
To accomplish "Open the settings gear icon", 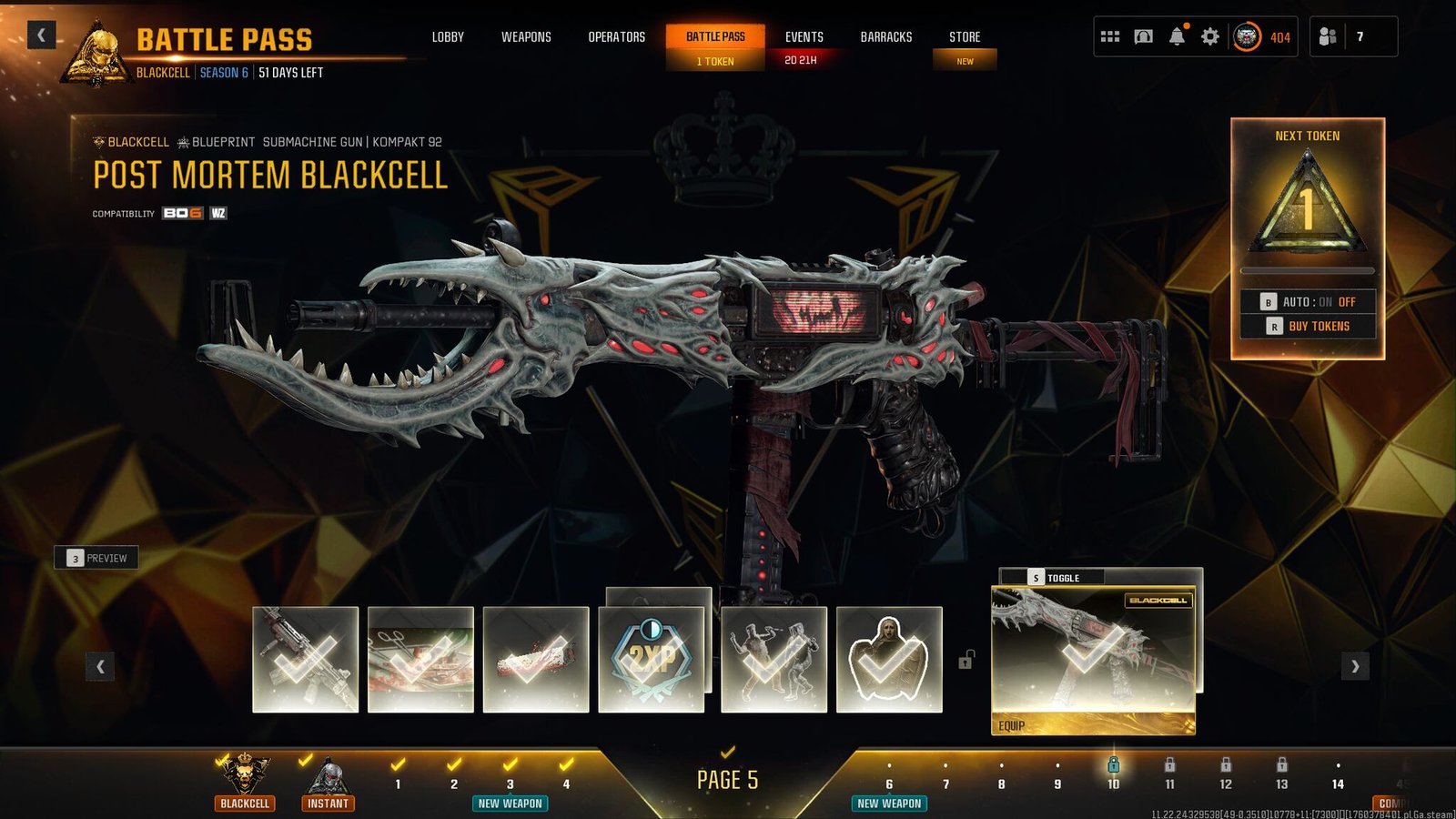I will 1209,36.
